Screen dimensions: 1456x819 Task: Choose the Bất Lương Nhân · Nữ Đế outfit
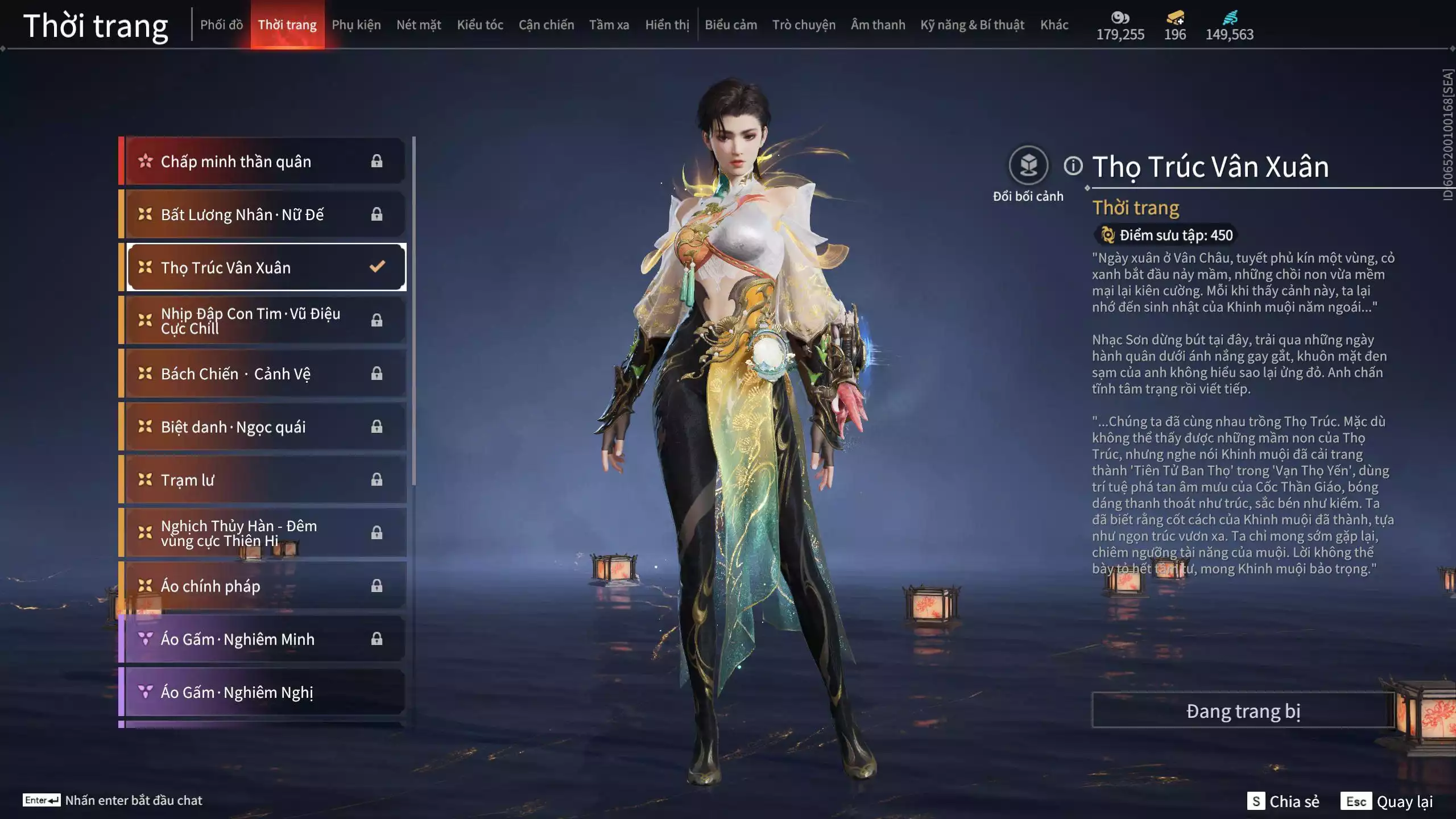point(264,214)
